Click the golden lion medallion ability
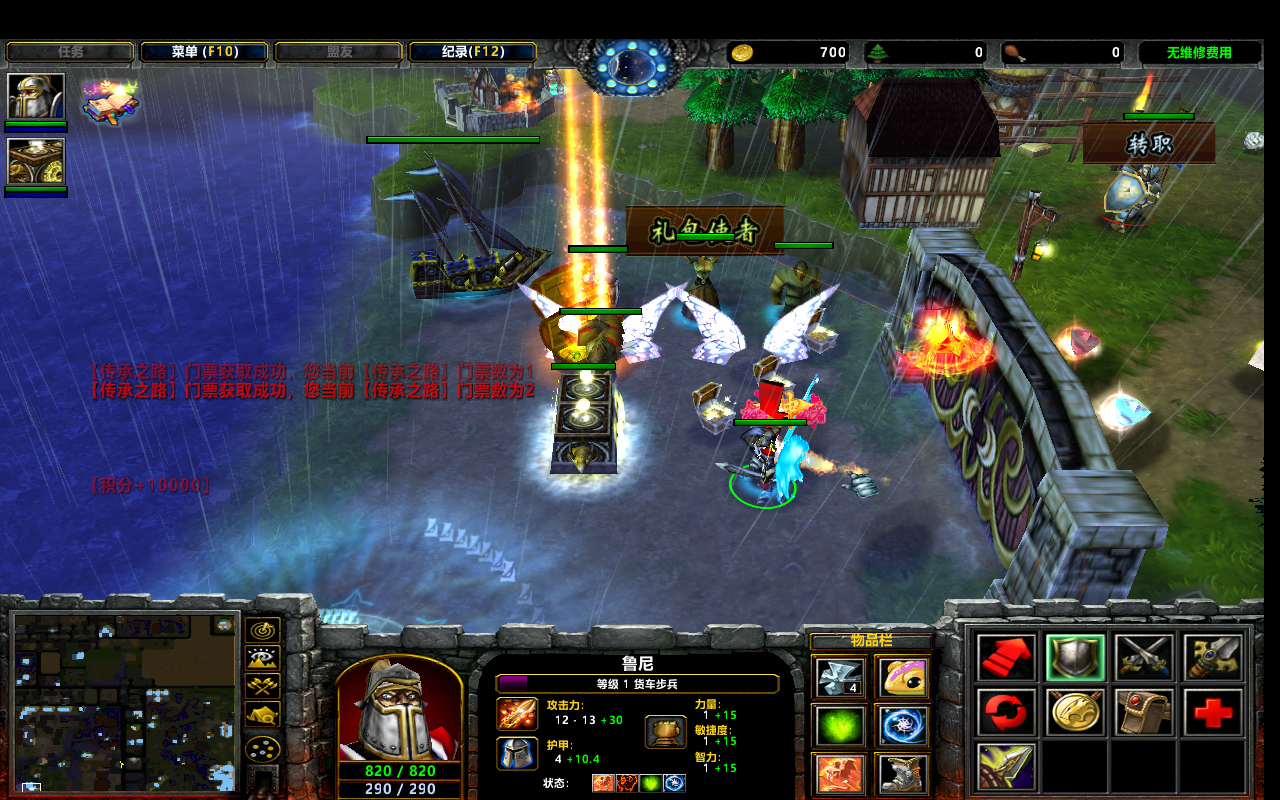1280x800 pixels. coord(1076,712)
